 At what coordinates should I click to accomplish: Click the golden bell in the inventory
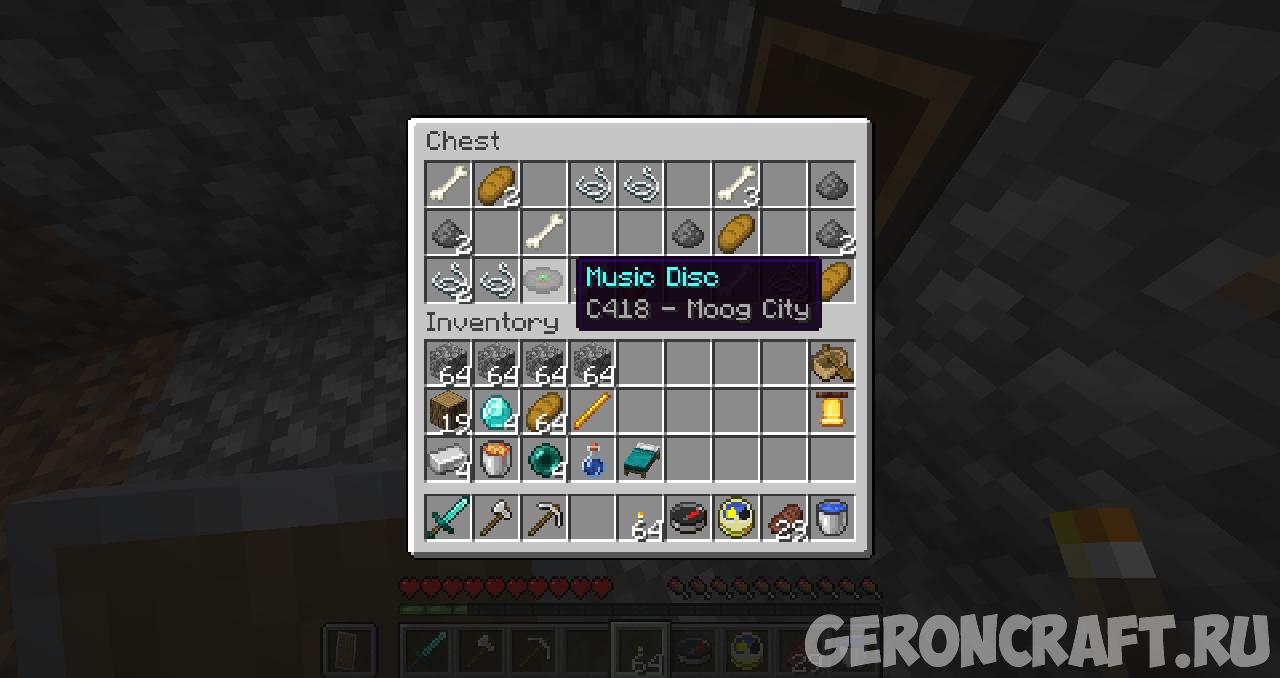pos(832,411)
